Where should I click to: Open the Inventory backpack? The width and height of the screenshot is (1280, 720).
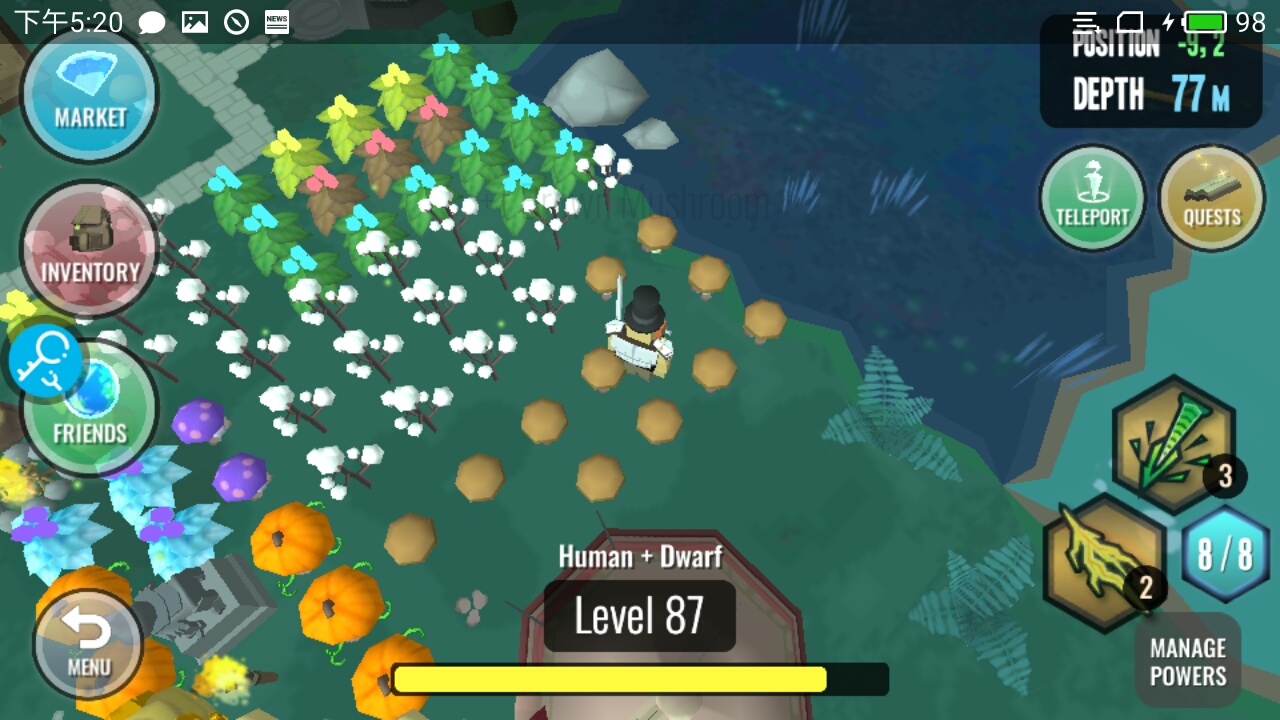click(89, 249)
